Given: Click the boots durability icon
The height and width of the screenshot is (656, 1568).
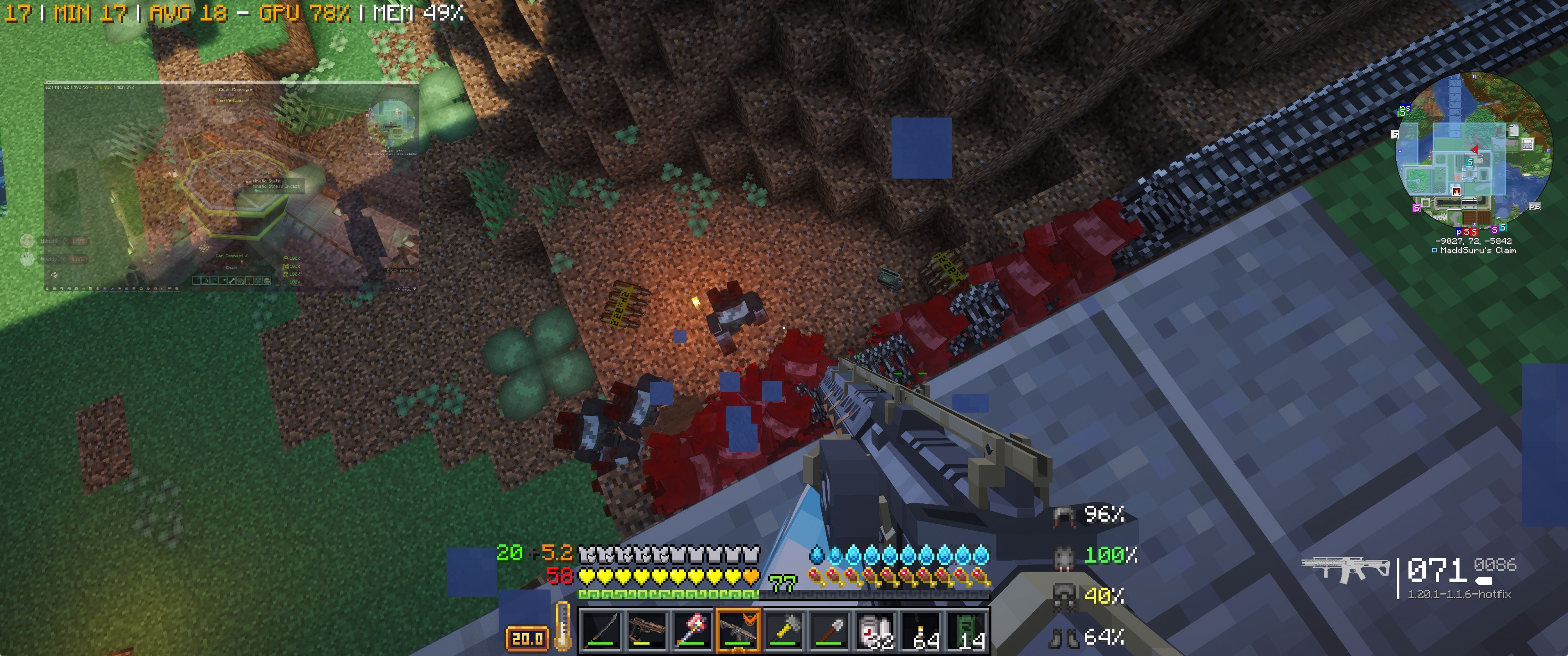Looking at the screenshot, I should pyautogui.click(x=1064, y=637).
